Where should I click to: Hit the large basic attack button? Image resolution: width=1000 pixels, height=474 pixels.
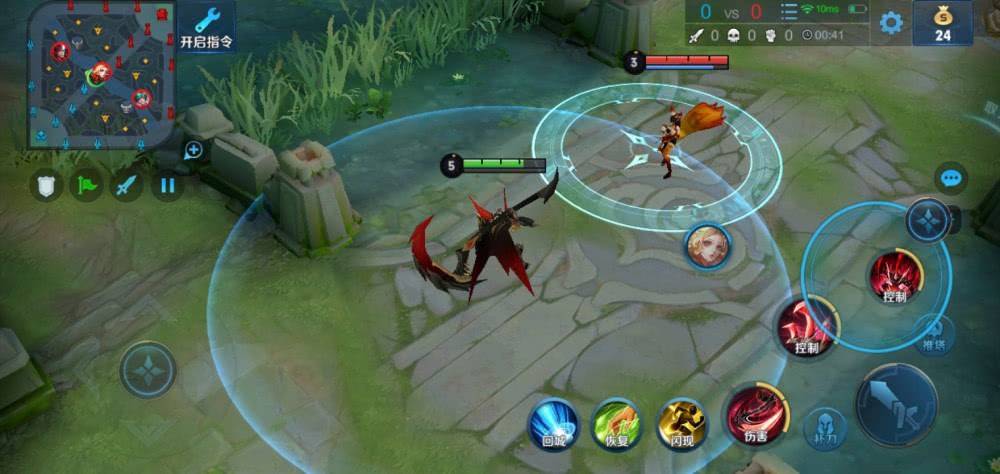(x=896, y=404)
